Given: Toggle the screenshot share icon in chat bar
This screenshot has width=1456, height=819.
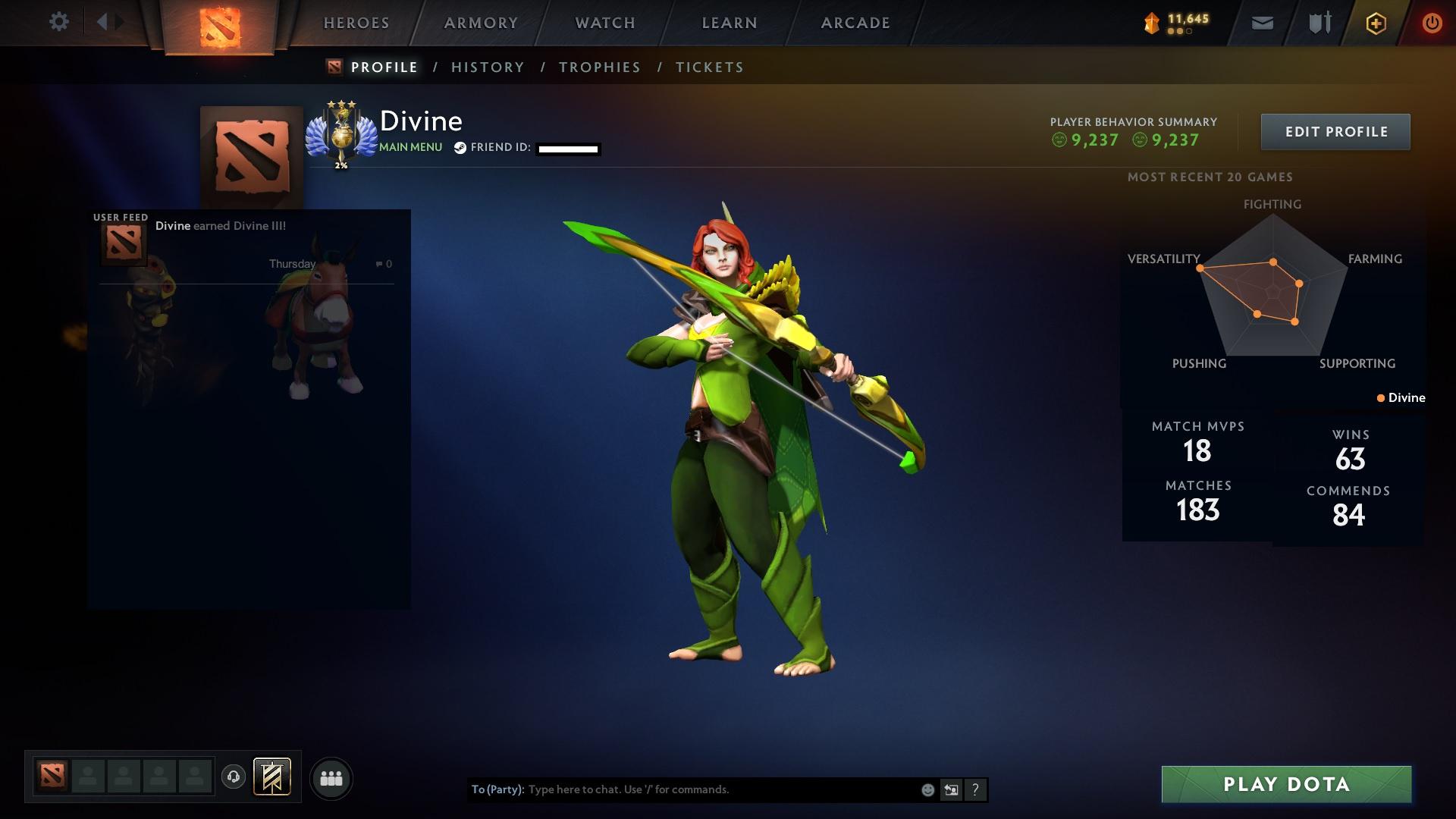Looking at the screenshot, I should 951,789.
